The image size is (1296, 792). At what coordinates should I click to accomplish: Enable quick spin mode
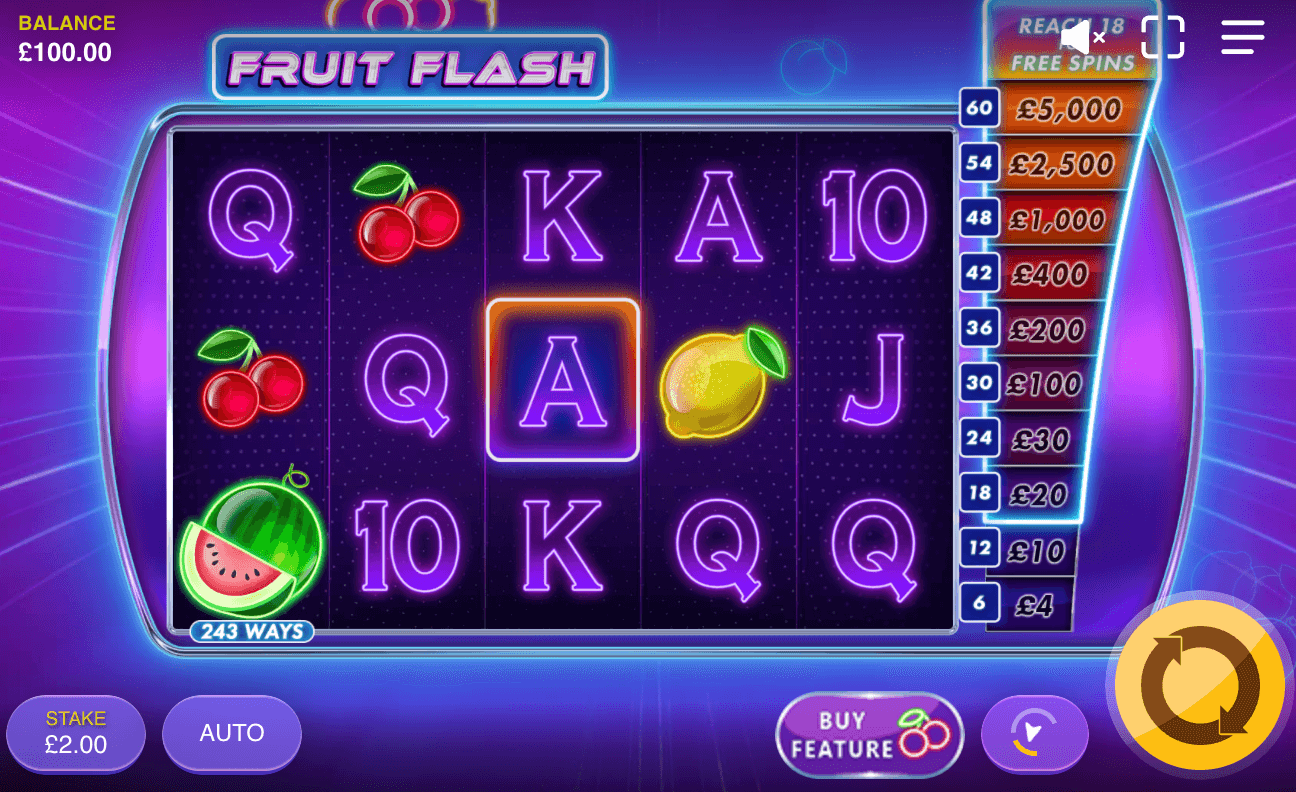click(x=1035, y=733)
